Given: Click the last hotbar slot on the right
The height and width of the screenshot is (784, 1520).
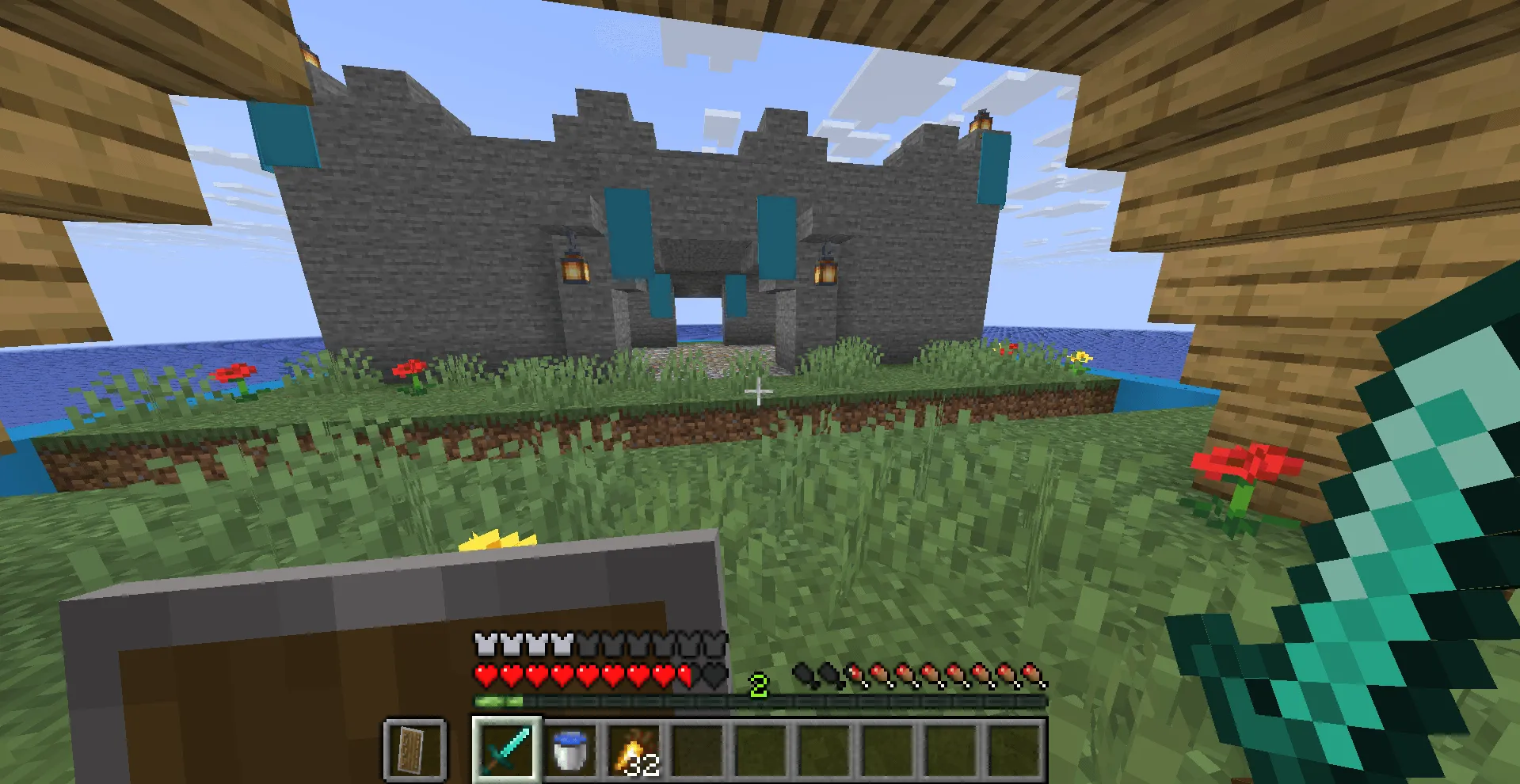Looking at the screenshot, I should [x=1014, y=749].
